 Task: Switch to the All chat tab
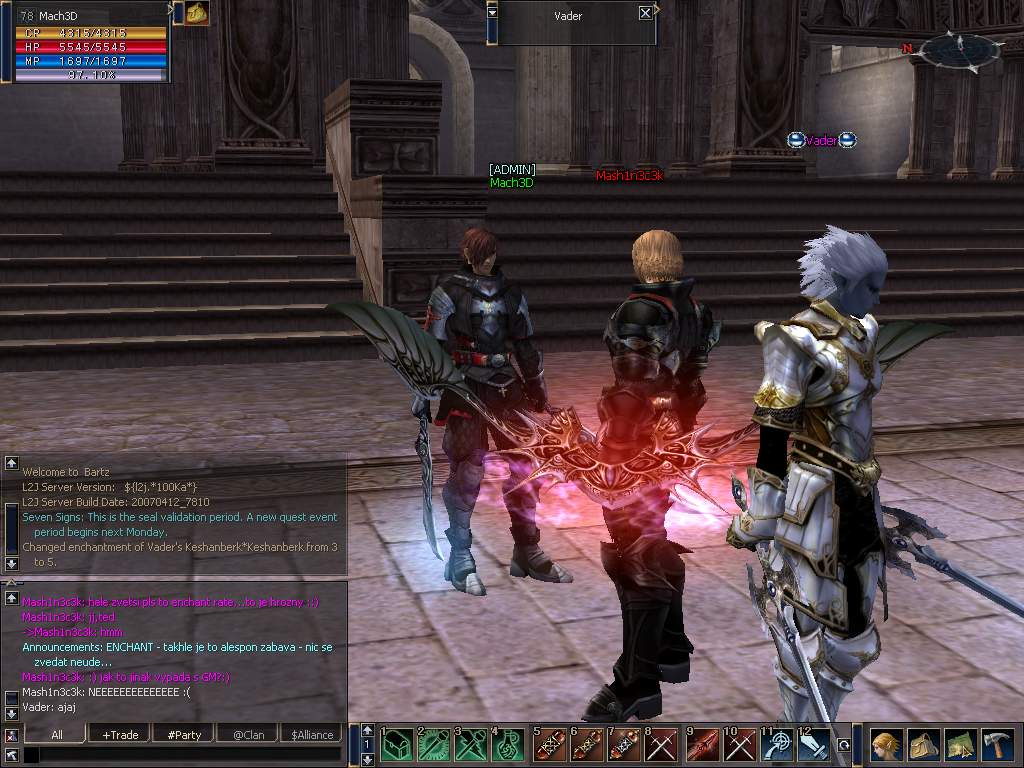[x=57, y=734]
